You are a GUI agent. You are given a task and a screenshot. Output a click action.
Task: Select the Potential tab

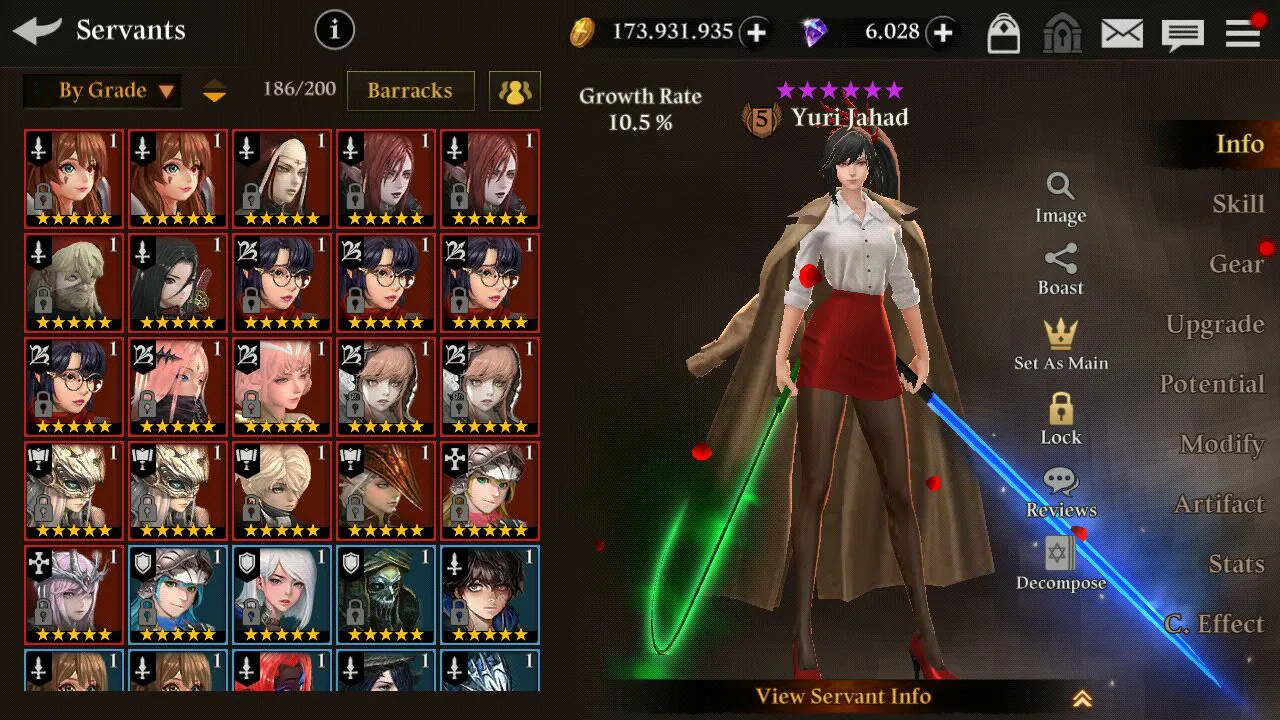tap(1212, 384)
